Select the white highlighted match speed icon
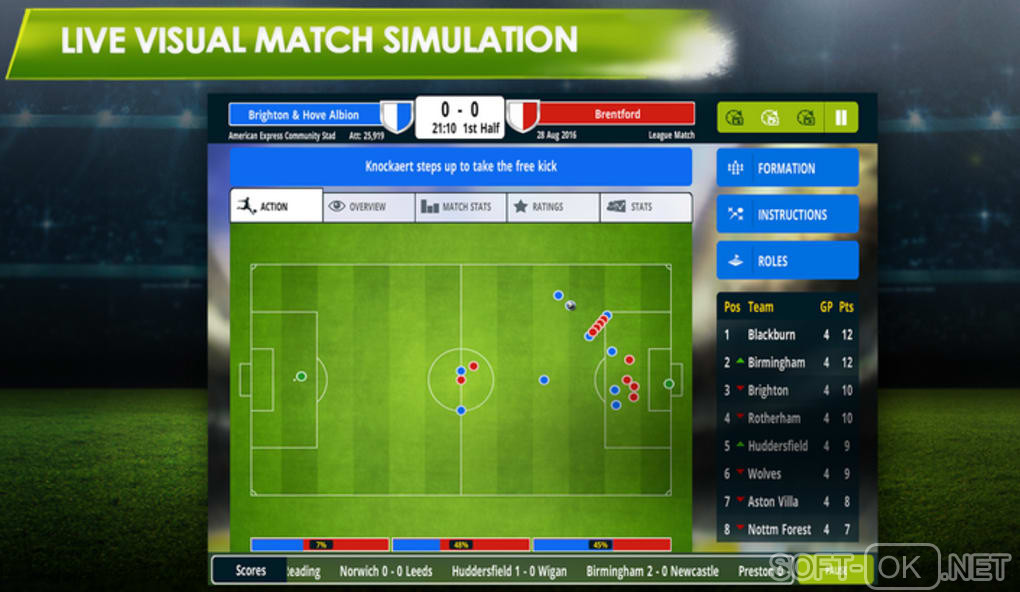The width and height of the screenshot is (1020, 592). [769, 118]
